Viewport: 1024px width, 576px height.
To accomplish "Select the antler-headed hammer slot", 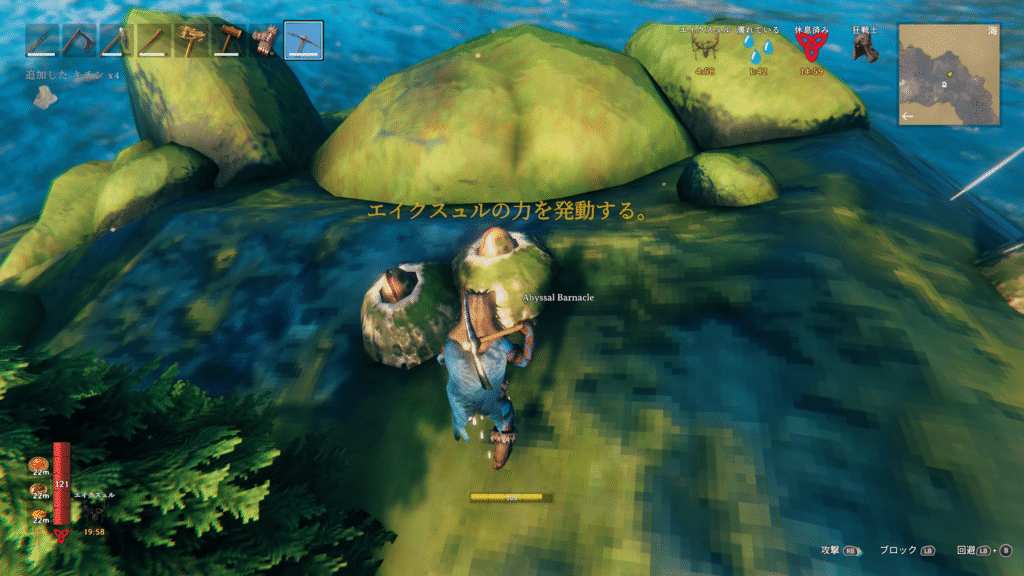I will 191,41.
